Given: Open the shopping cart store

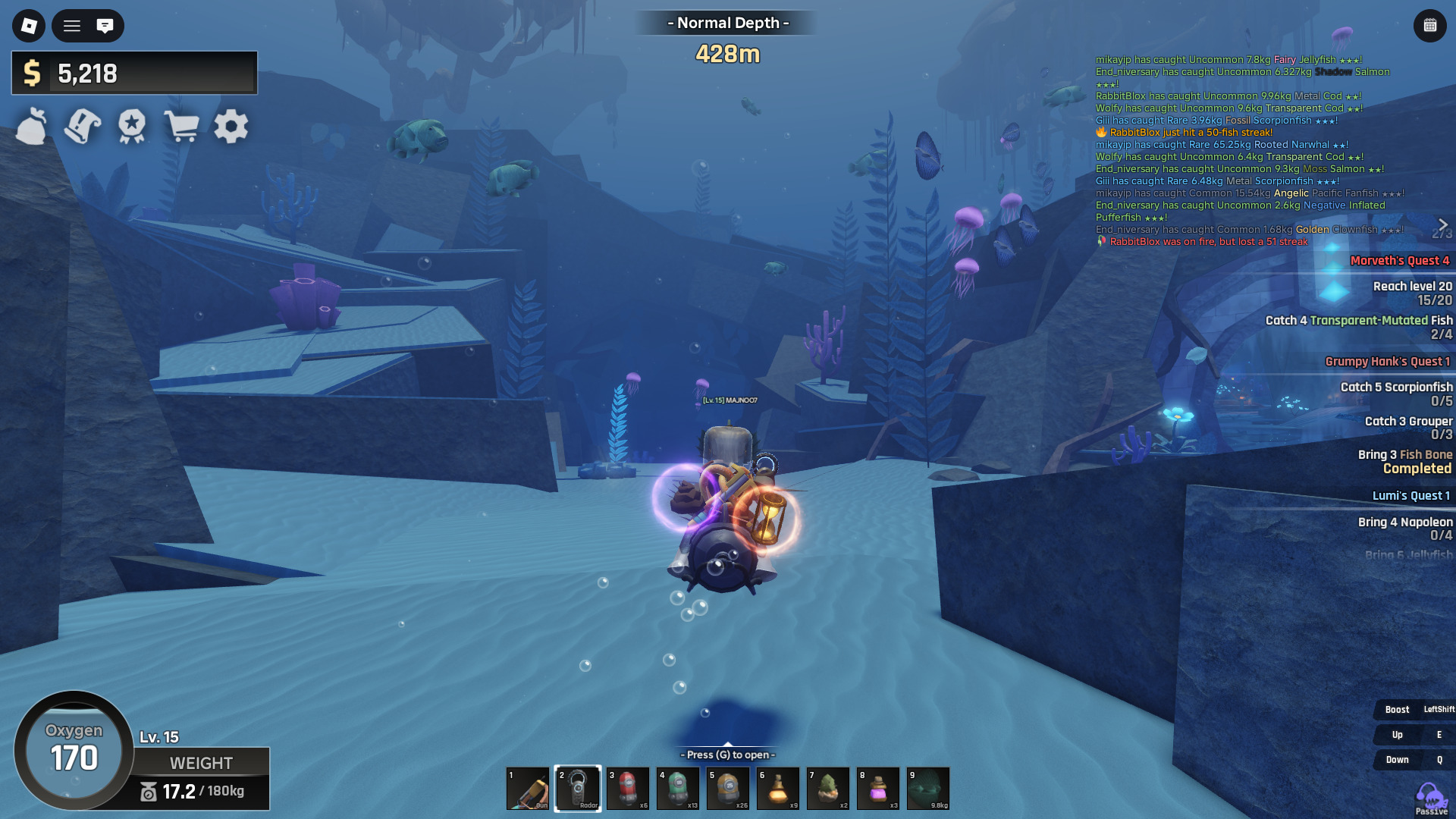Looking at the screenshot, I should pyautogui.click(x=182, y=127).
